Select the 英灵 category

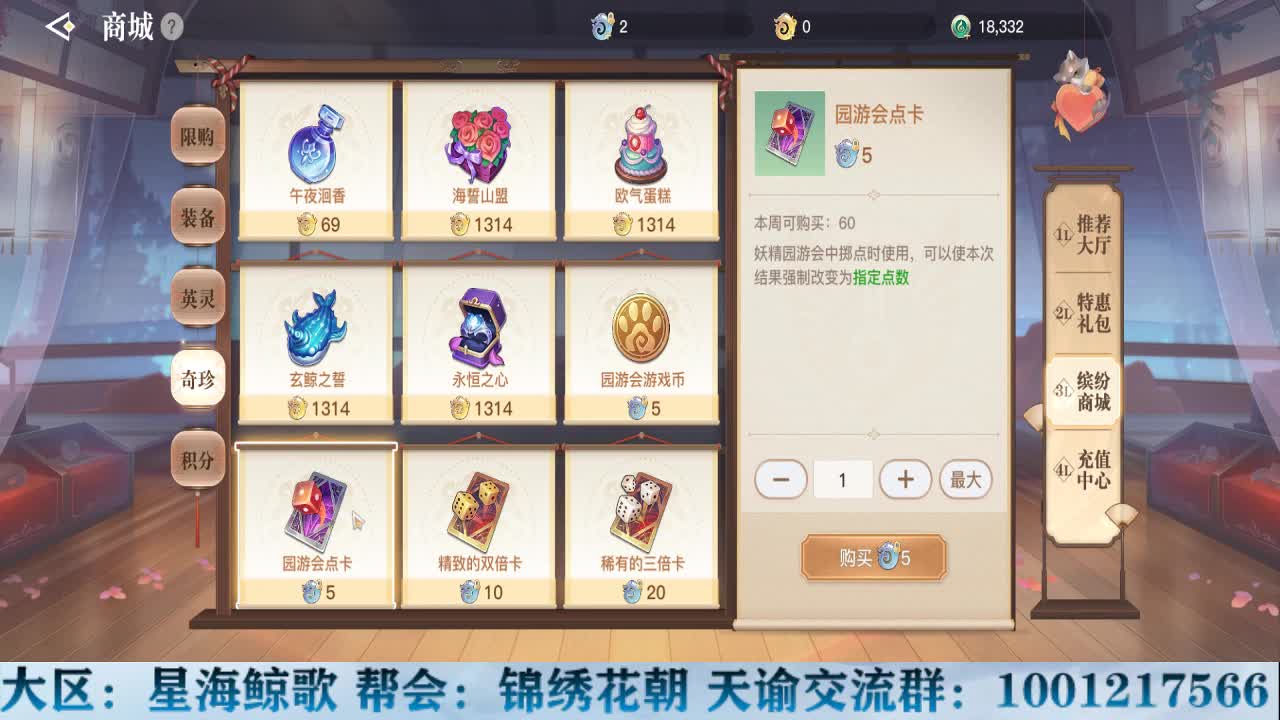click(197, 298)
